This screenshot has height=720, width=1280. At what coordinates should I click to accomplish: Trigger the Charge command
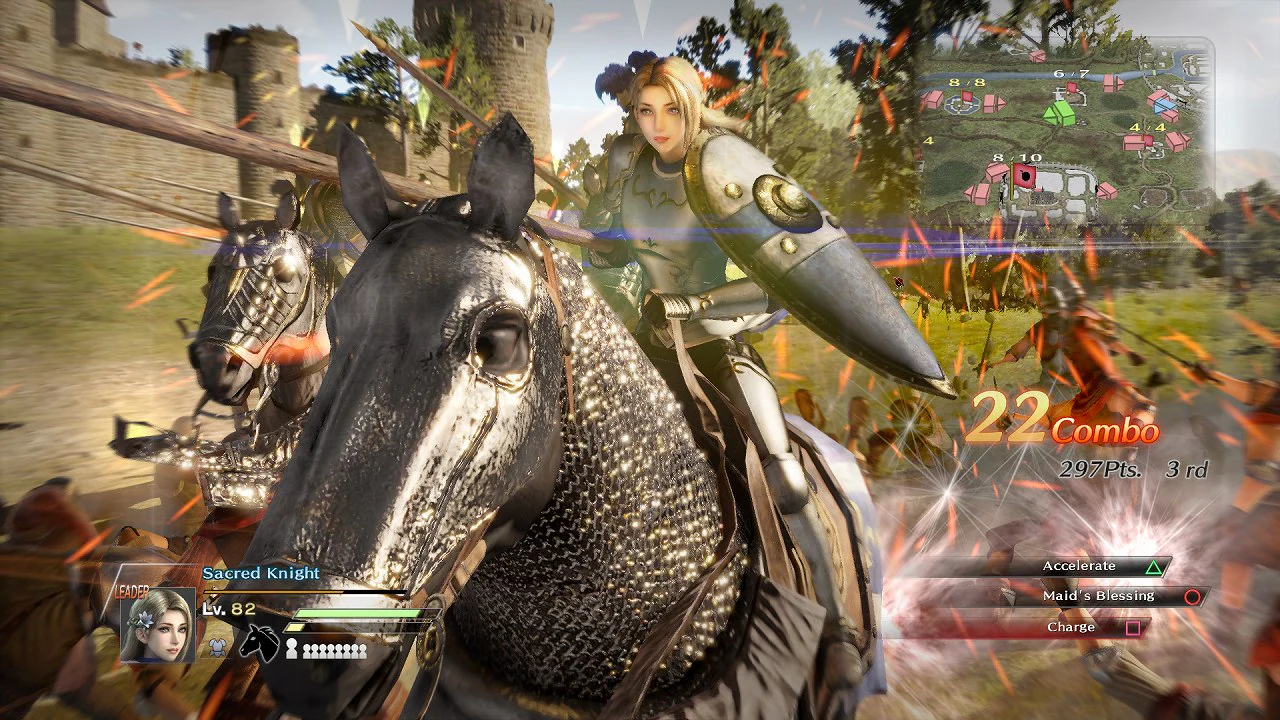[x=1072, y=626]
